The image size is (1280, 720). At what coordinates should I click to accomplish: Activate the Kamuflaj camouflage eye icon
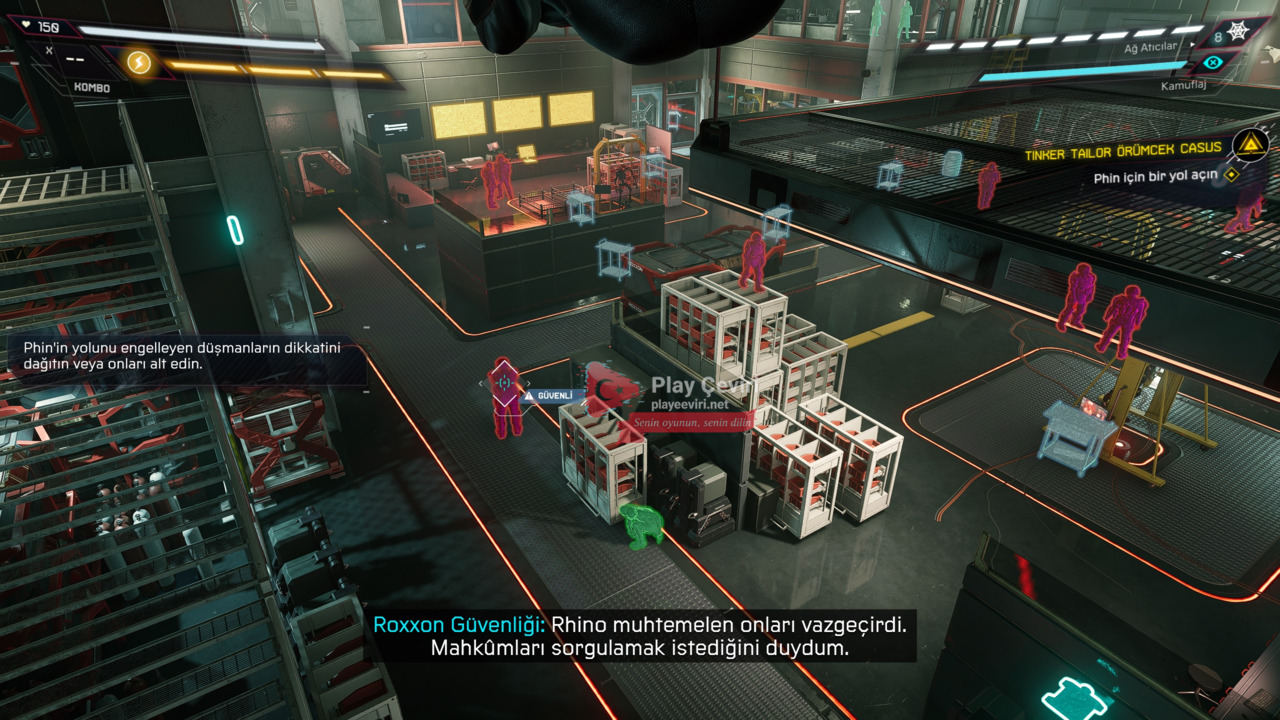(1214, 62)
